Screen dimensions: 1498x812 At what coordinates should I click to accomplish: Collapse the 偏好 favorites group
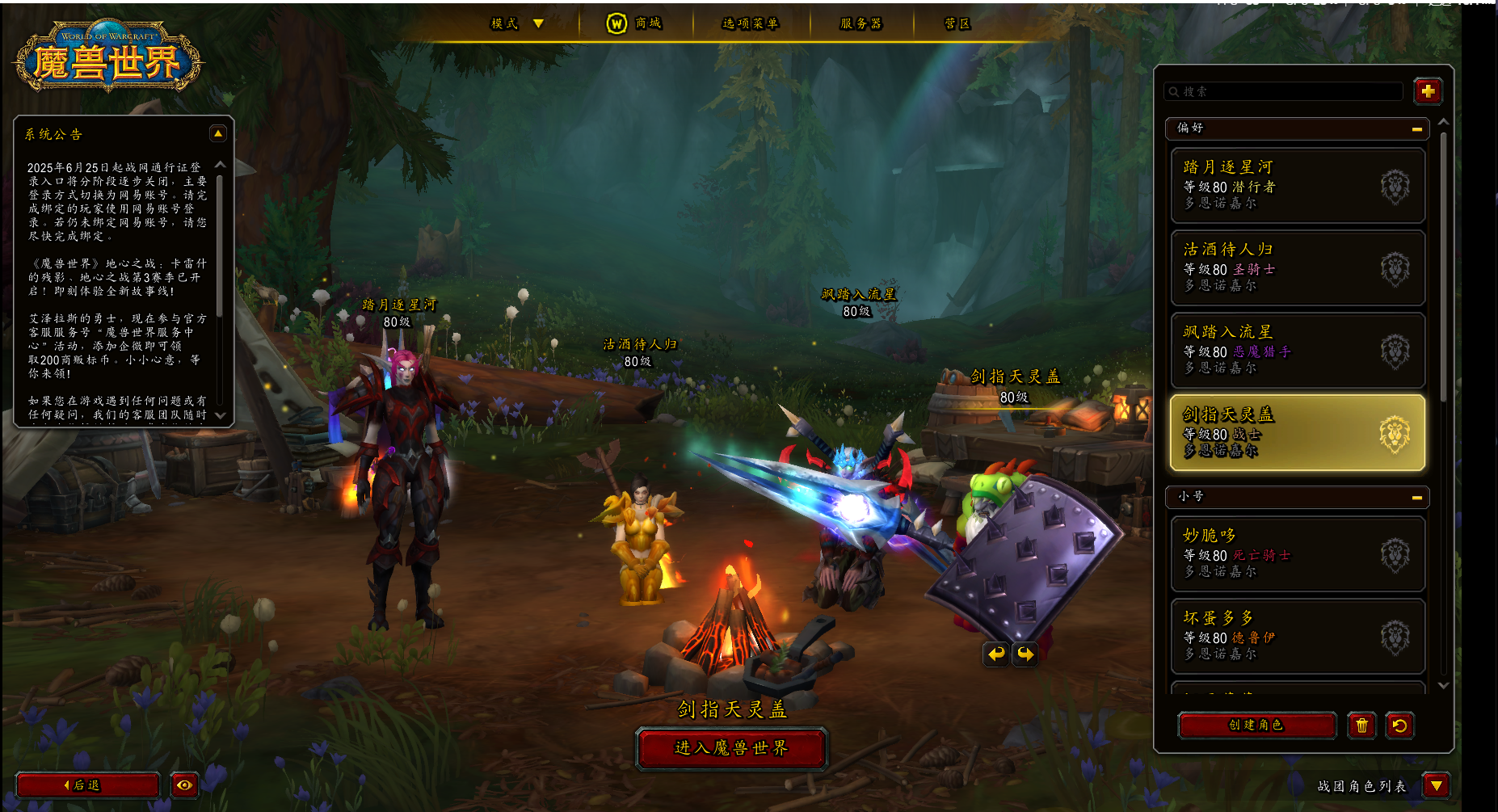[x=1416, y=128]
